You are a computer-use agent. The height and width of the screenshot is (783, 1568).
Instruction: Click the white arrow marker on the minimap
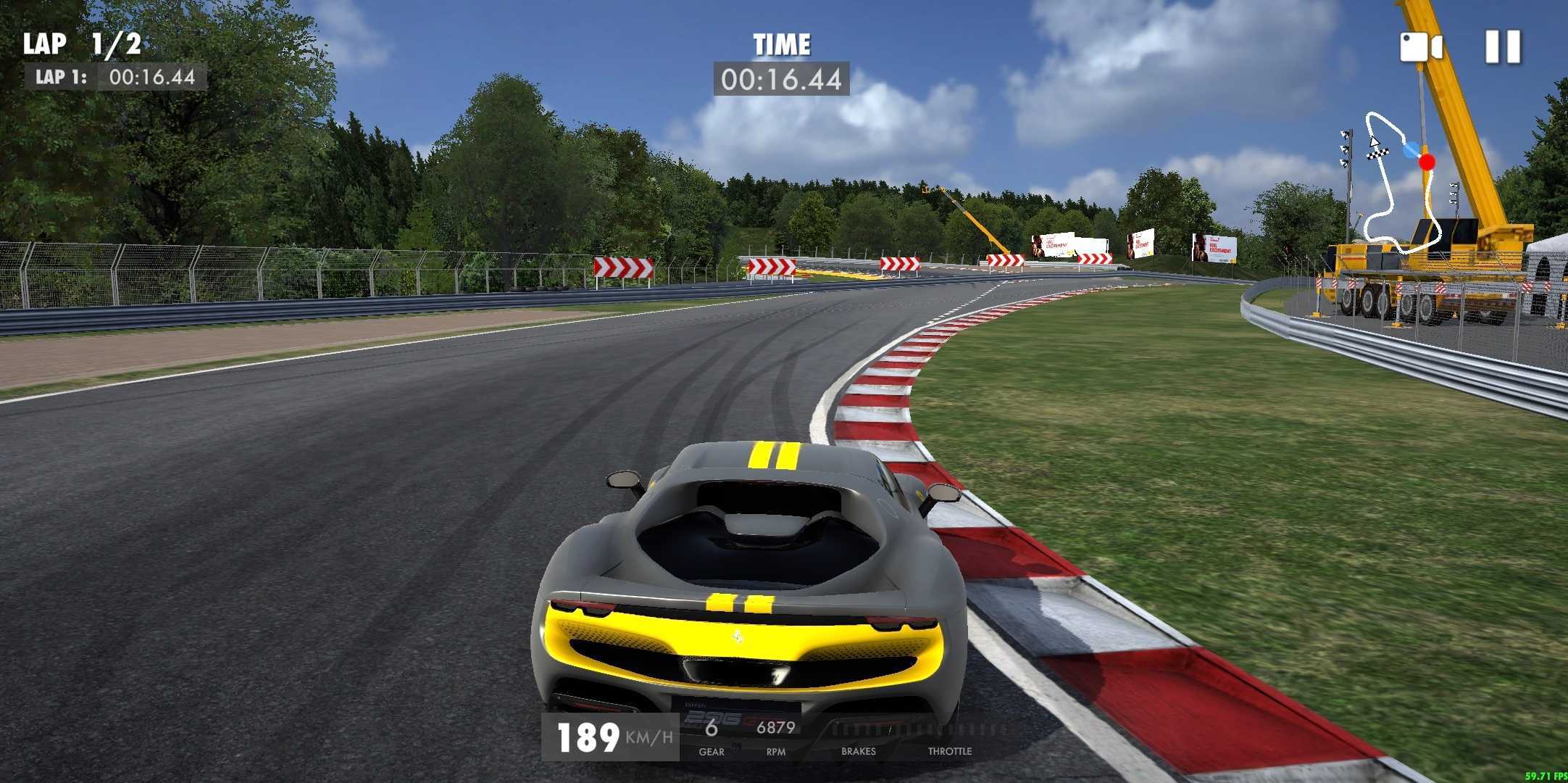[x=1375, y=141]
